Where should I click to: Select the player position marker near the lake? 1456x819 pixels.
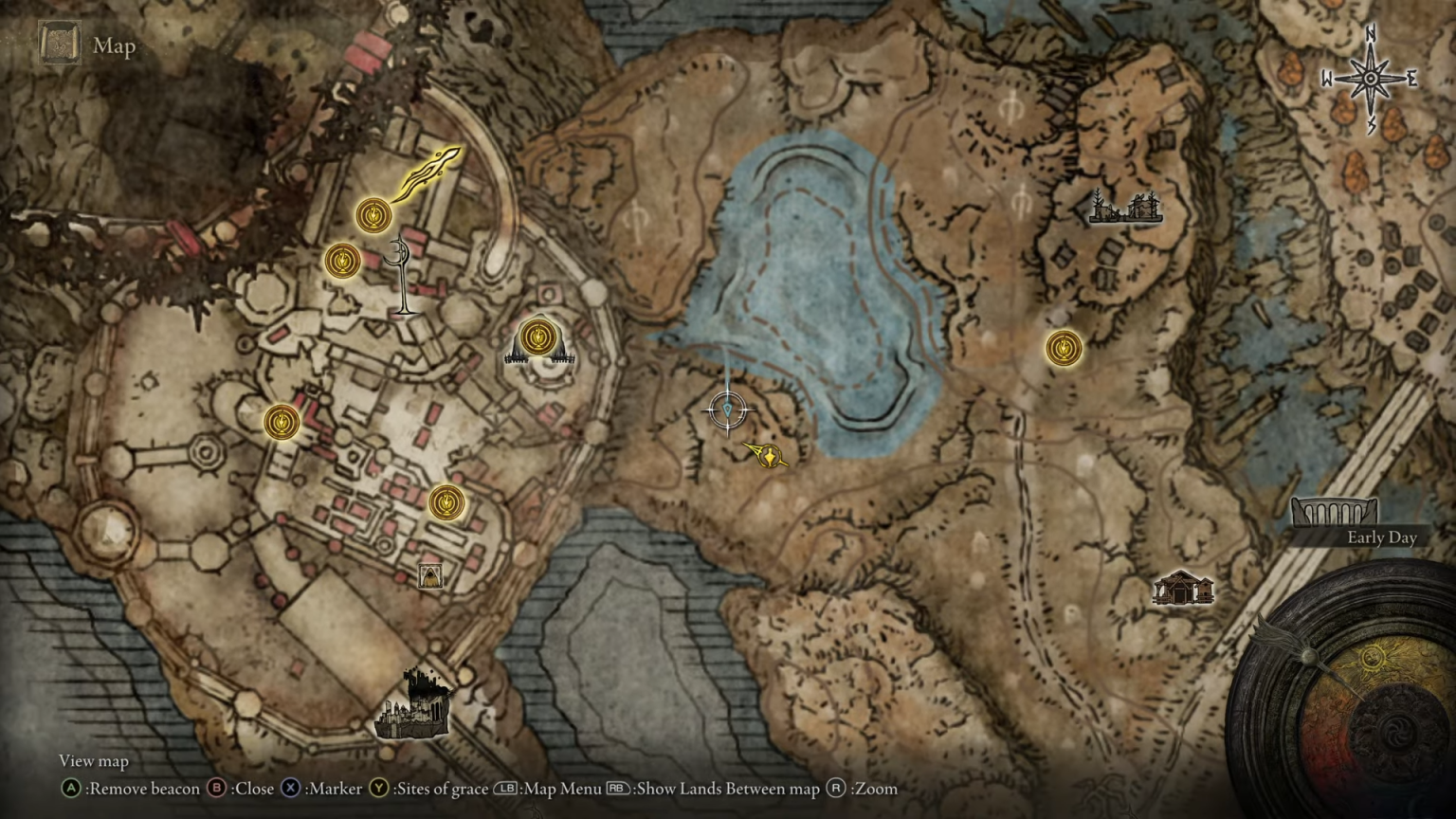pyautogui.click(x=726, y=408)
